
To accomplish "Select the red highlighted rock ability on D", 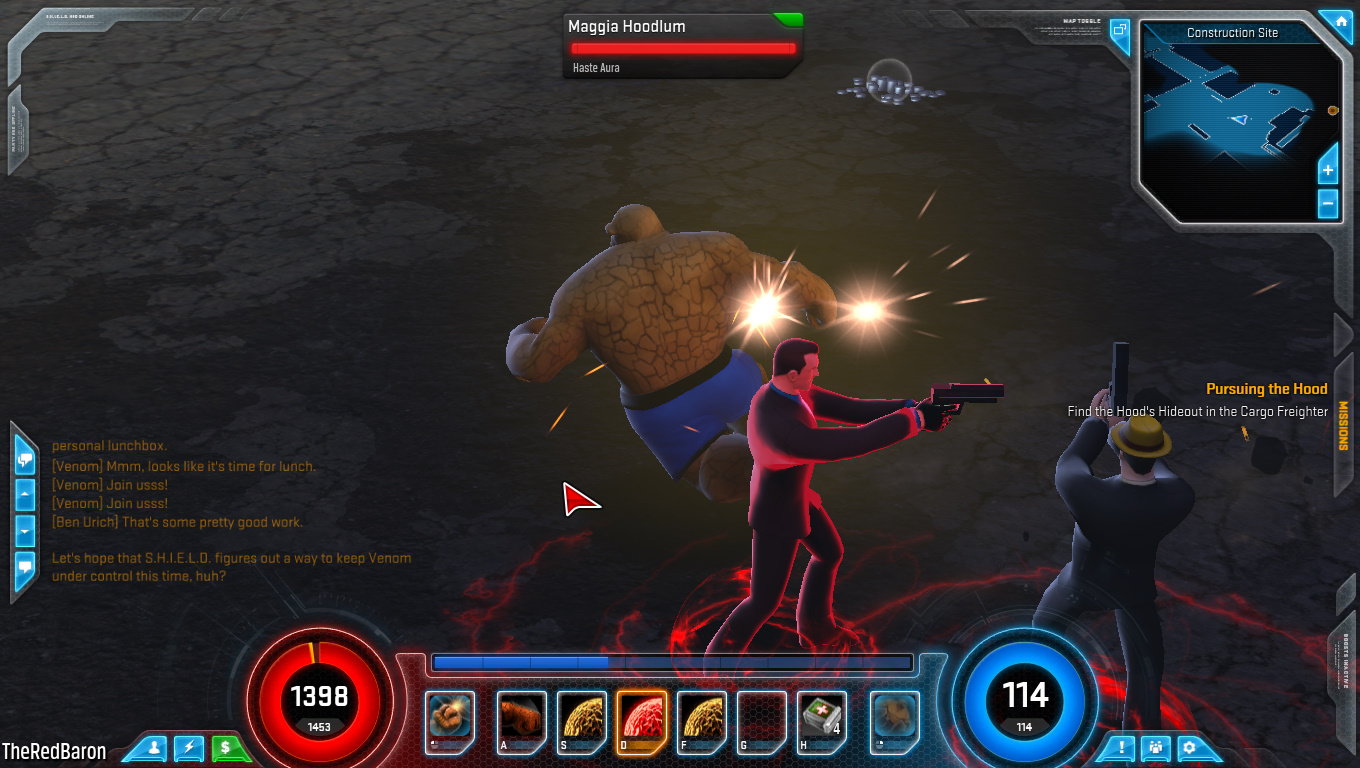I will coord(641,717).
